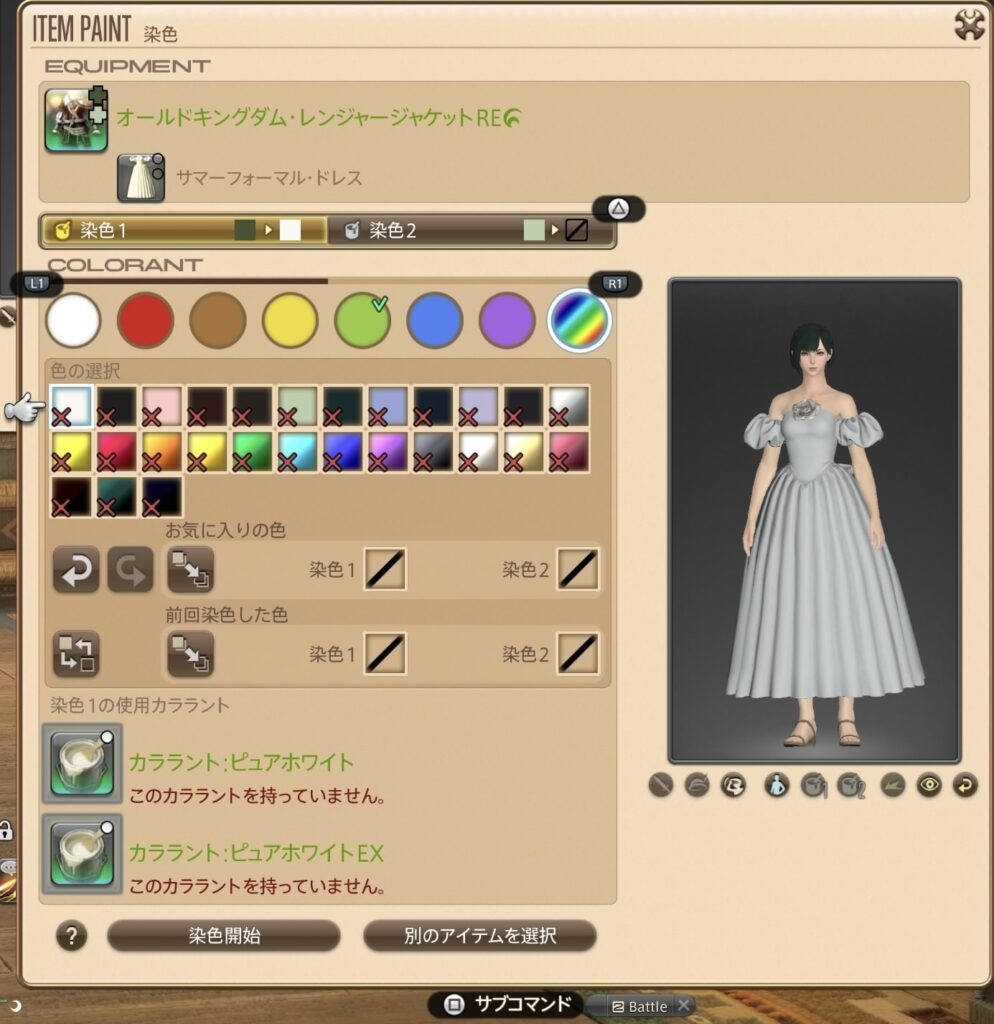Select the red colorant category
The image size is (994, 1024).
click(145, 320)
